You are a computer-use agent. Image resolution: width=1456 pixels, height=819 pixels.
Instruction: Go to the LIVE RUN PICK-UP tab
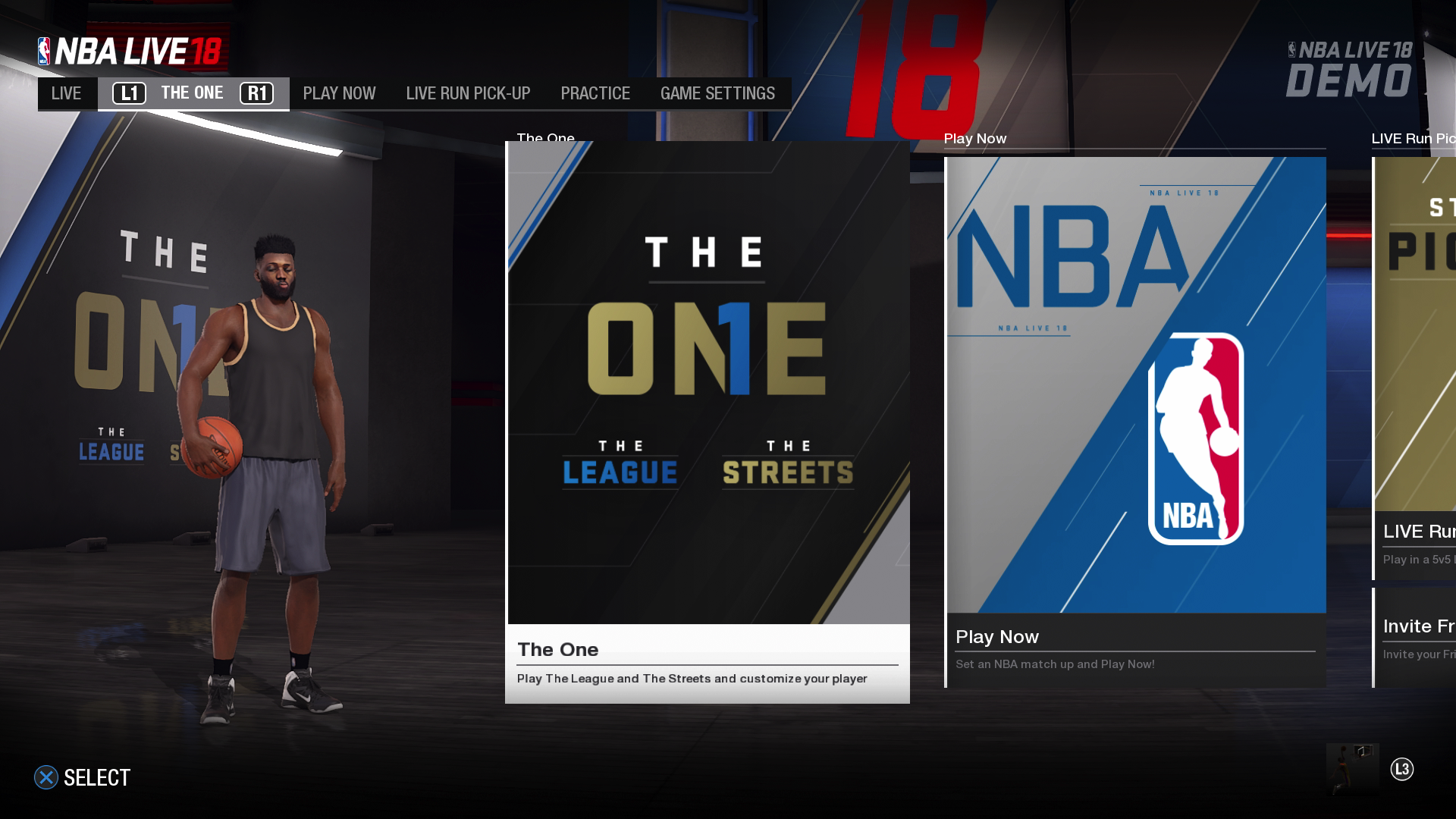click(x=468, y=93)
